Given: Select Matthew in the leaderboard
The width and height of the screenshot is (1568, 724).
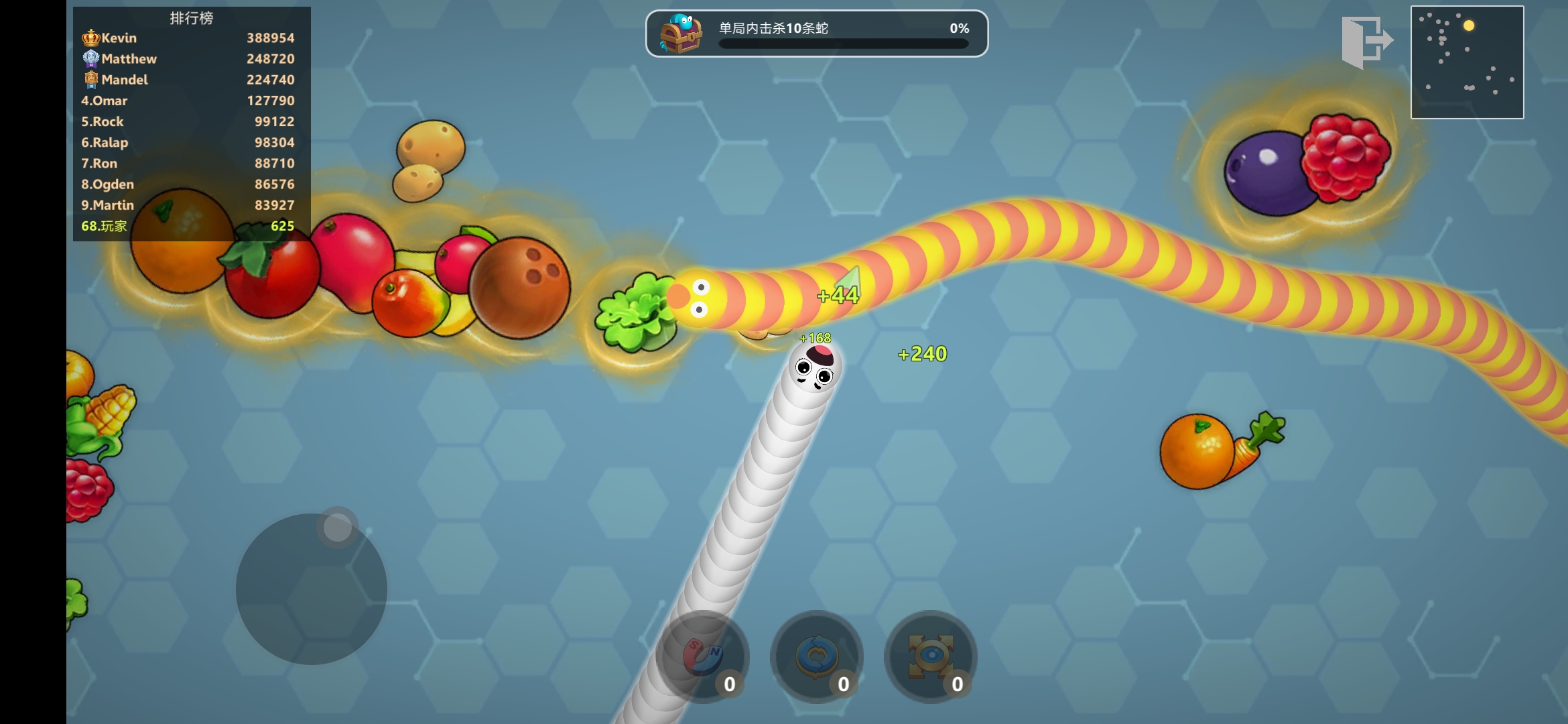Looking at the screenshot, I should point(188,59).
